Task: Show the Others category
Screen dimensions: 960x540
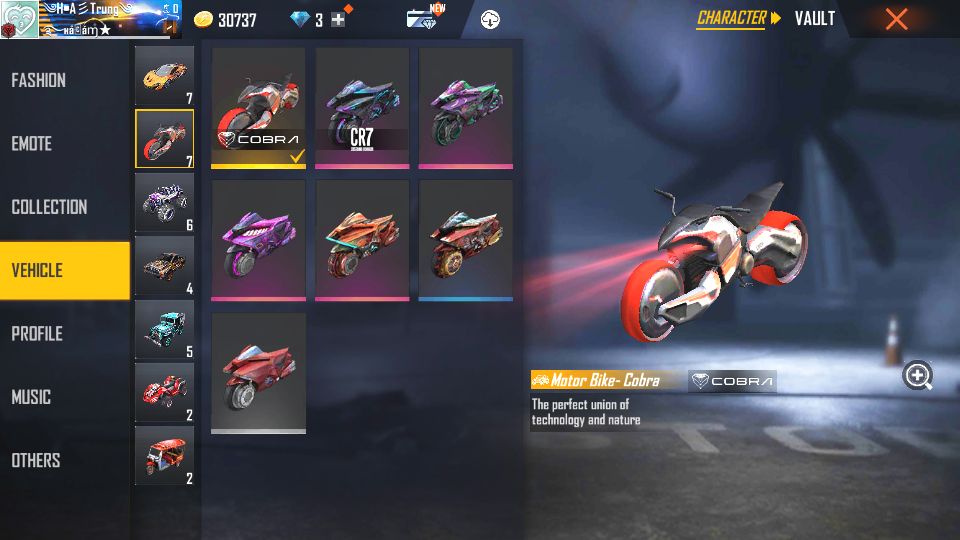Action: pos(36,460)
